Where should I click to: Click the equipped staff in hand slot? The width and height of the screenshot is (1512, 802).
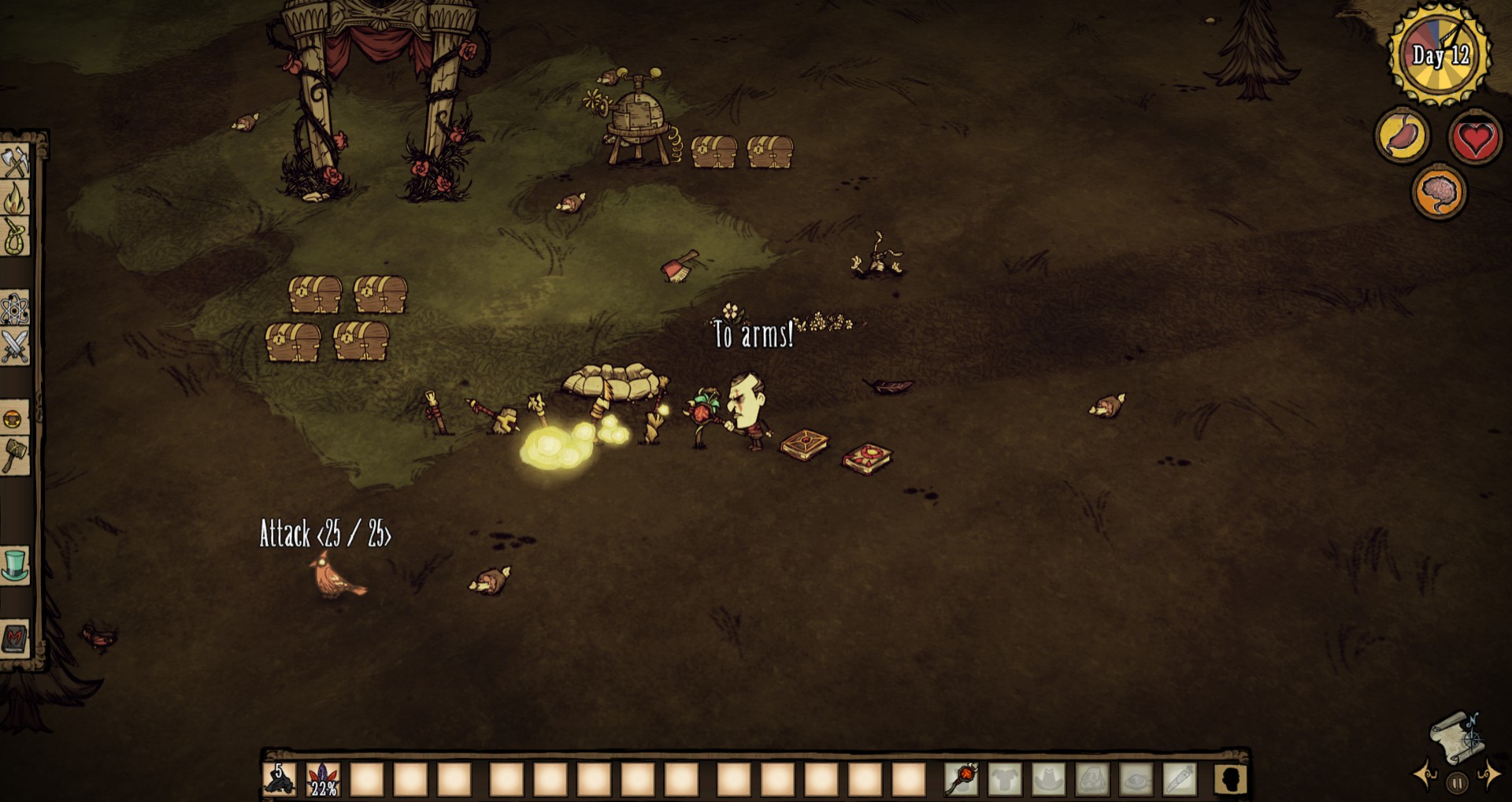click(962, 779)
